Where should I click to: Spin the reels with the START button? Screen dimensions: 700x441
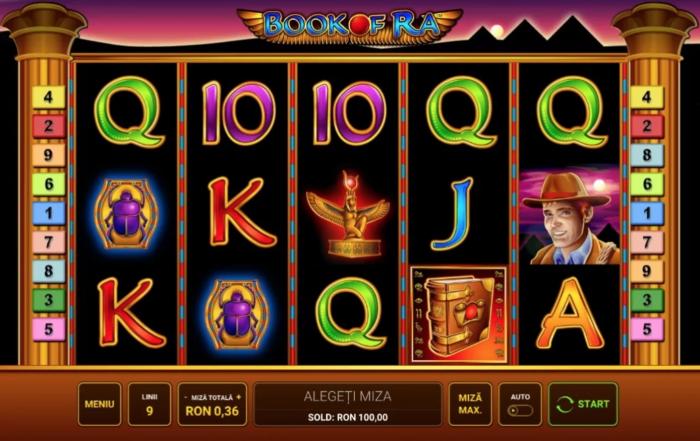[583, 404]
